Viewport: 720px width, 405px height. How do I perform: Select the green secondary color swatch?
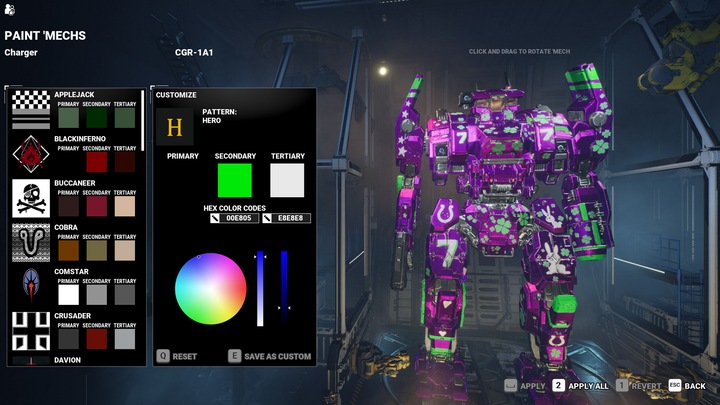[234, 181]
